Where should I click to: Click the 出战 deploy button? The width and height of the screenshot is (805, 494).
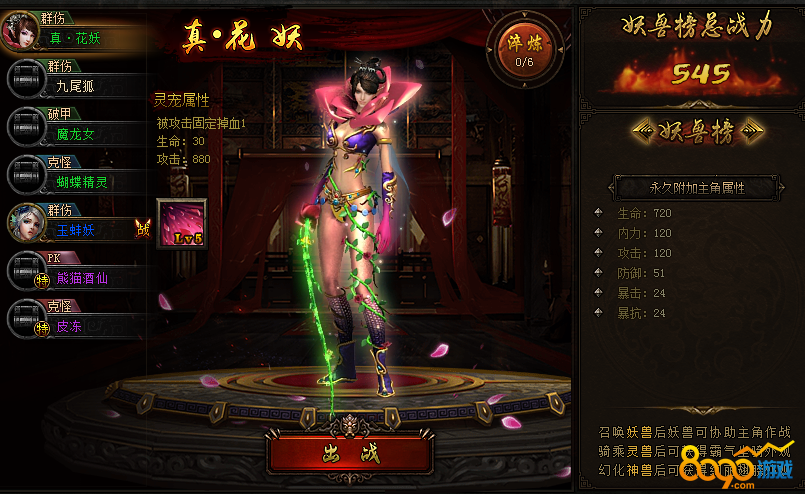point(350,454)
